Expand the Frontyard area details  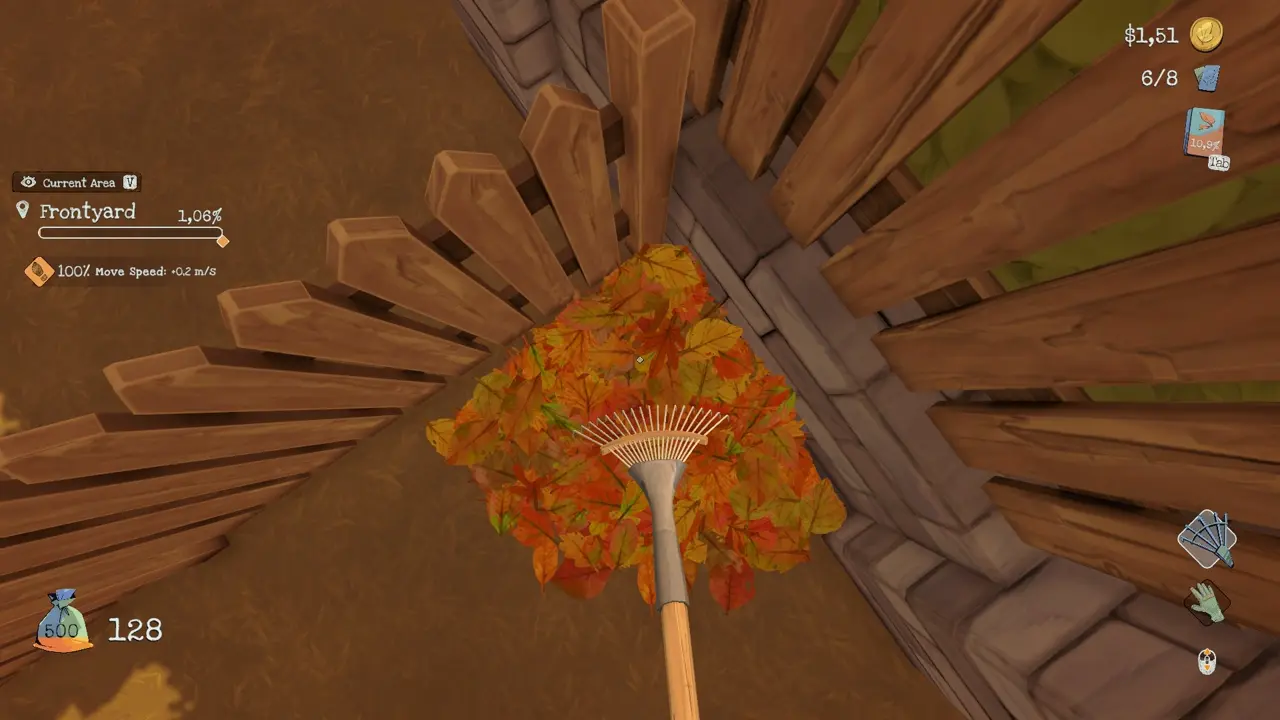tap(88, 211)
